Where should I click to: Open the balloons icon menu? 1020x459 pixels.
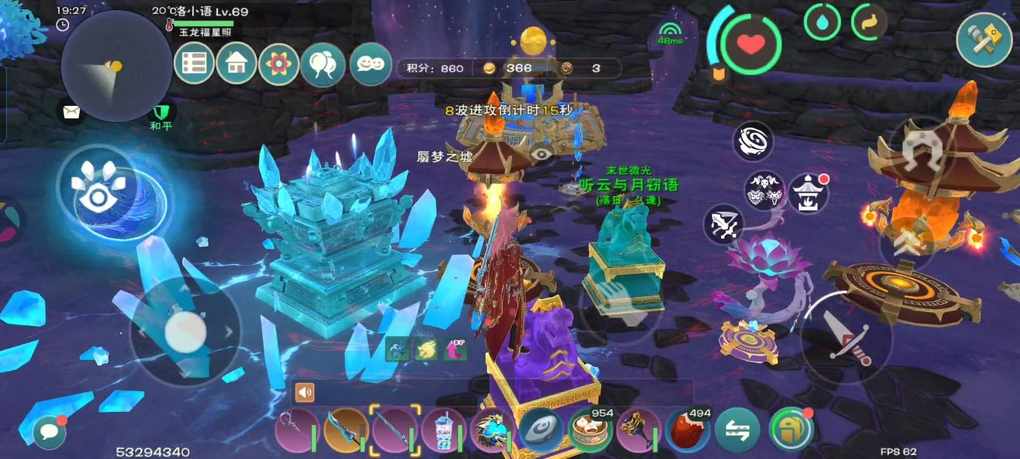[322, 65]
